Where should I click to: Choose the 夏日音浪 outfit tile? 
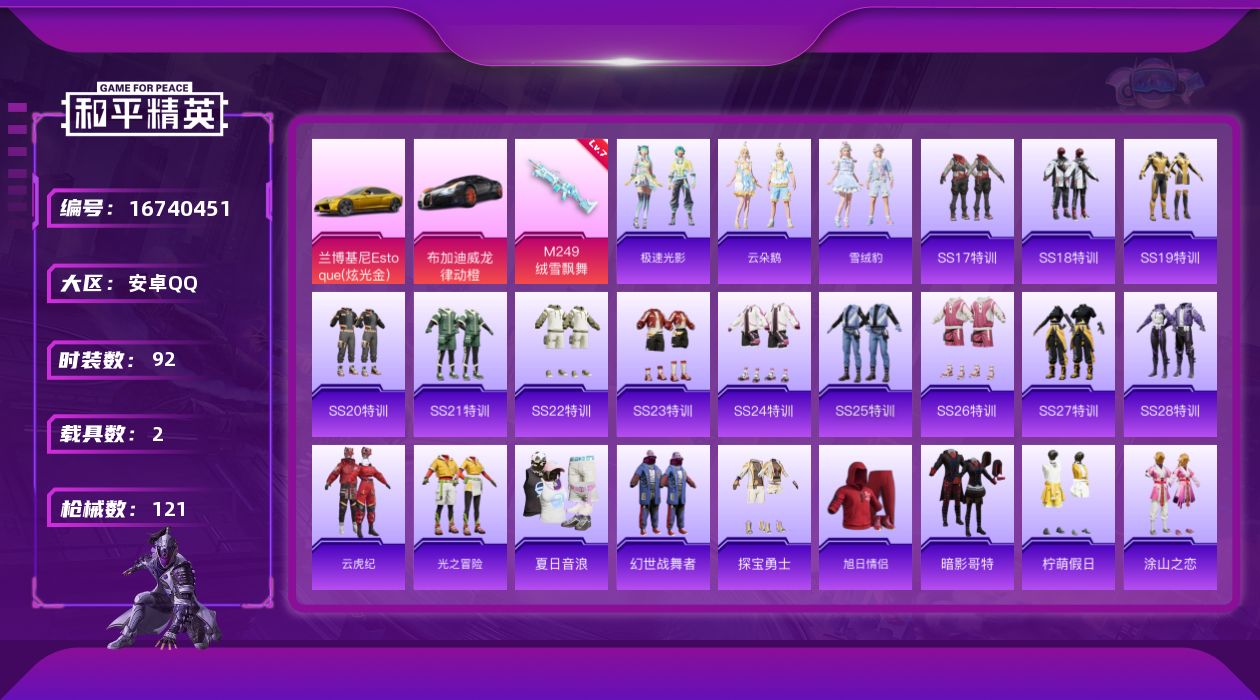click(x=561, y=517)
